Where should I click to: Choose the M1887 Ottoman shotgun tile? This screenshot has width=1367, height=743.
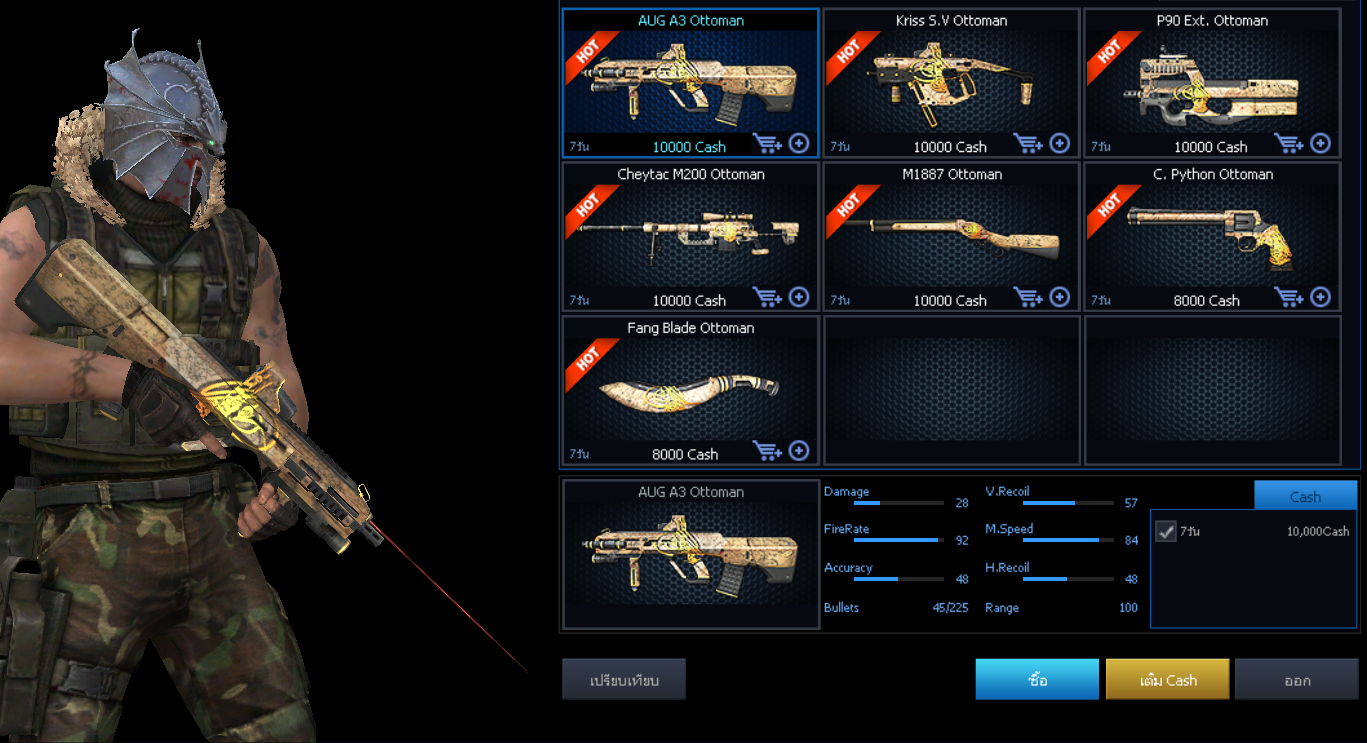950,237
